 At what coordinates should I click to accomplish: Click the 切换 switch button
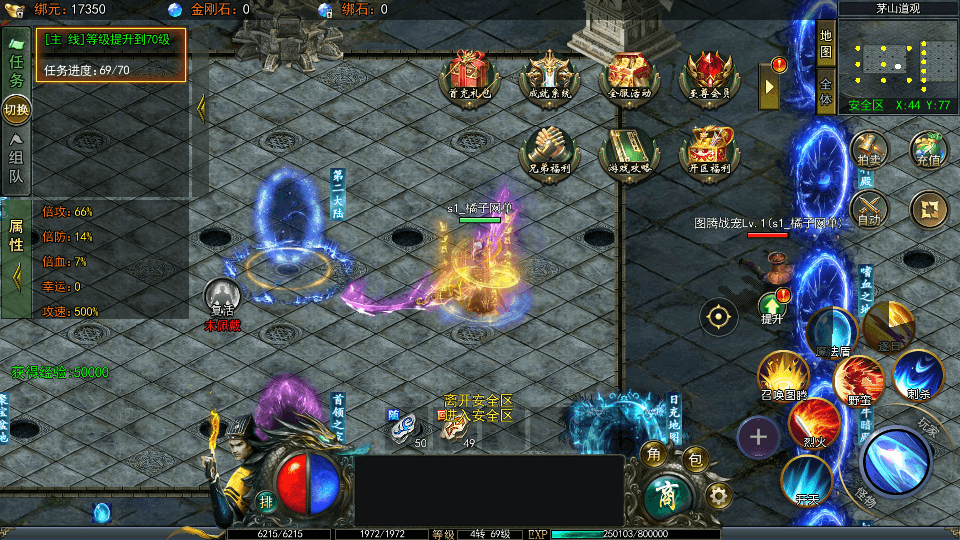point(16,109)
